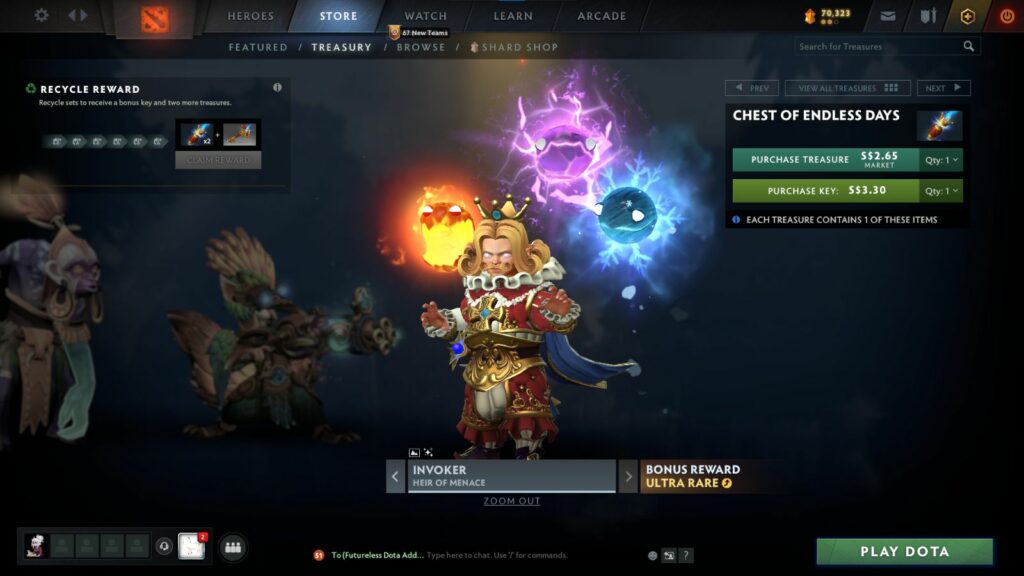The height and width of the screenshot is (576, 1024).
Task: Go to the Learn tab
Action: [x=513, y=16]
